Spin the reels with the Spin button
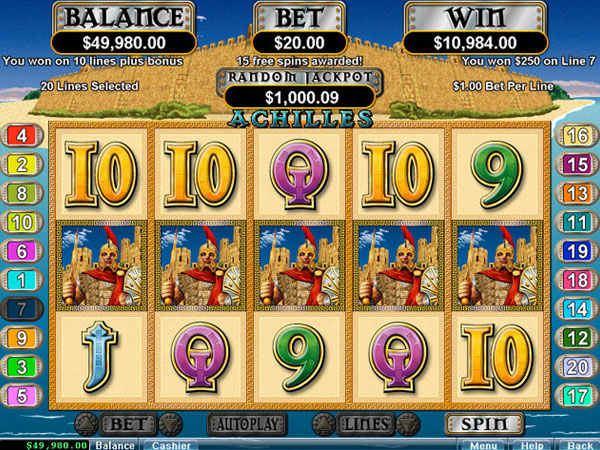Viewport: 600px width, 450px height. [484, 424]
